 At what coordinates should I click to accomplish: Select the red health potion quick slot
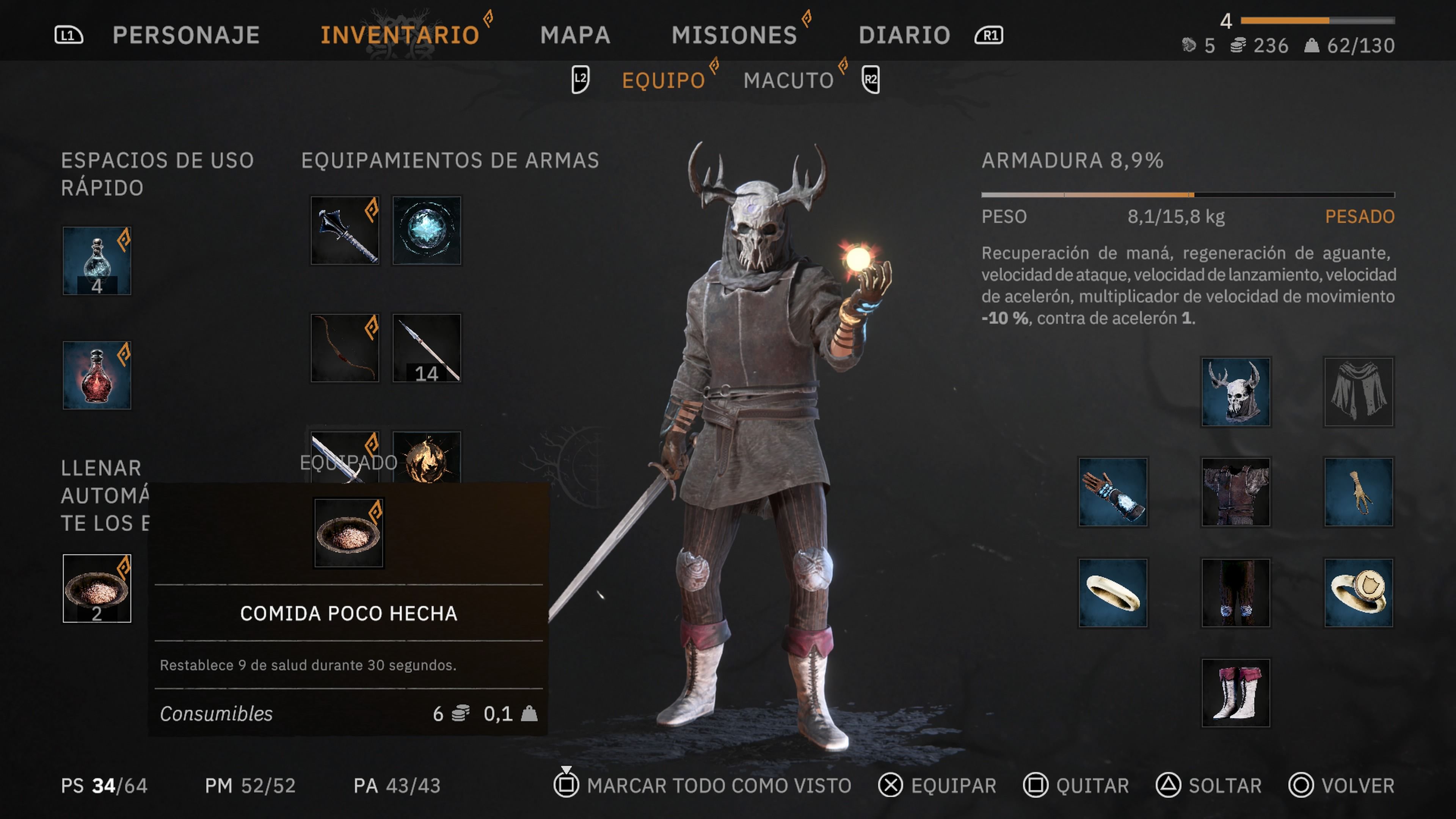97,375
